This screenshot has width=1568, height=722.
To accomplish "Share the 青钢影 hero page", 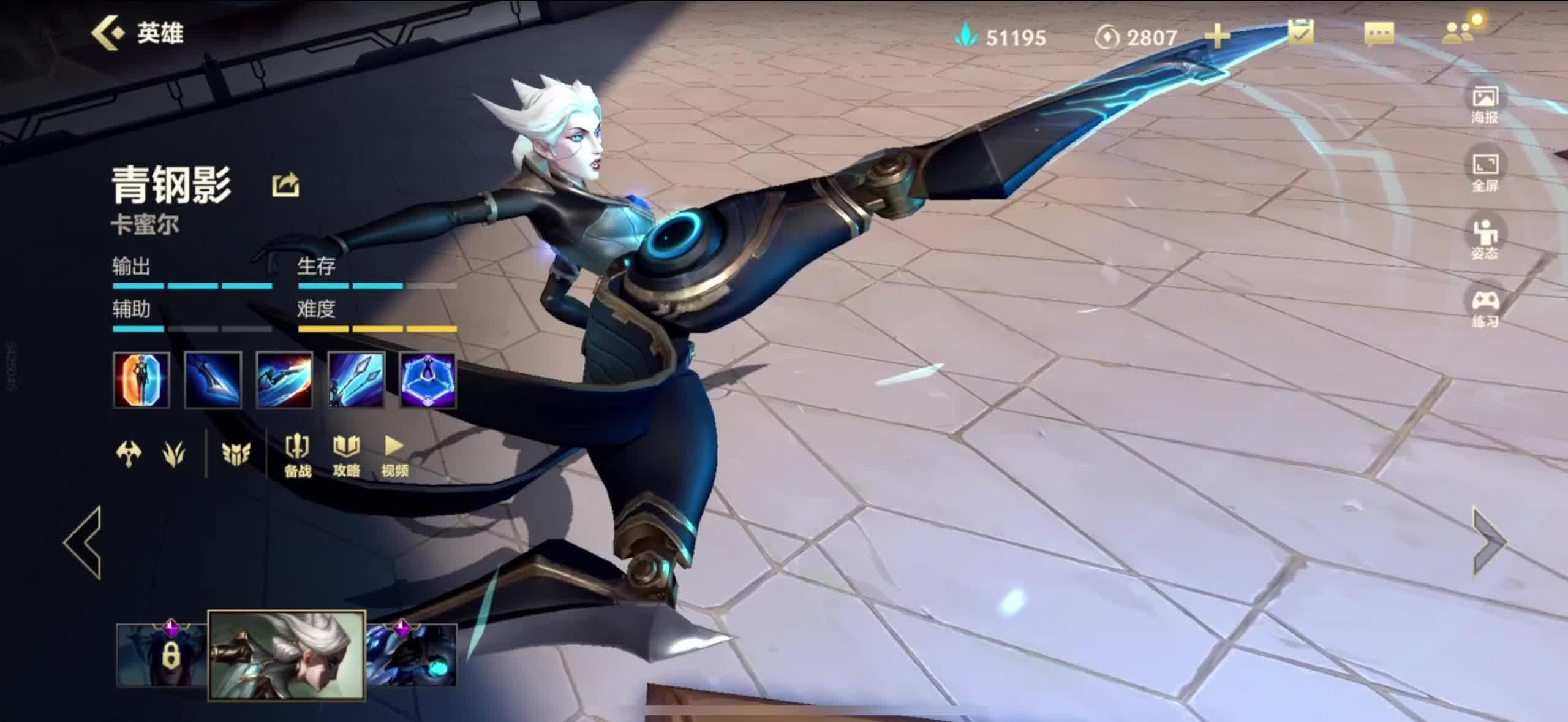I will [x=285, y=184].
